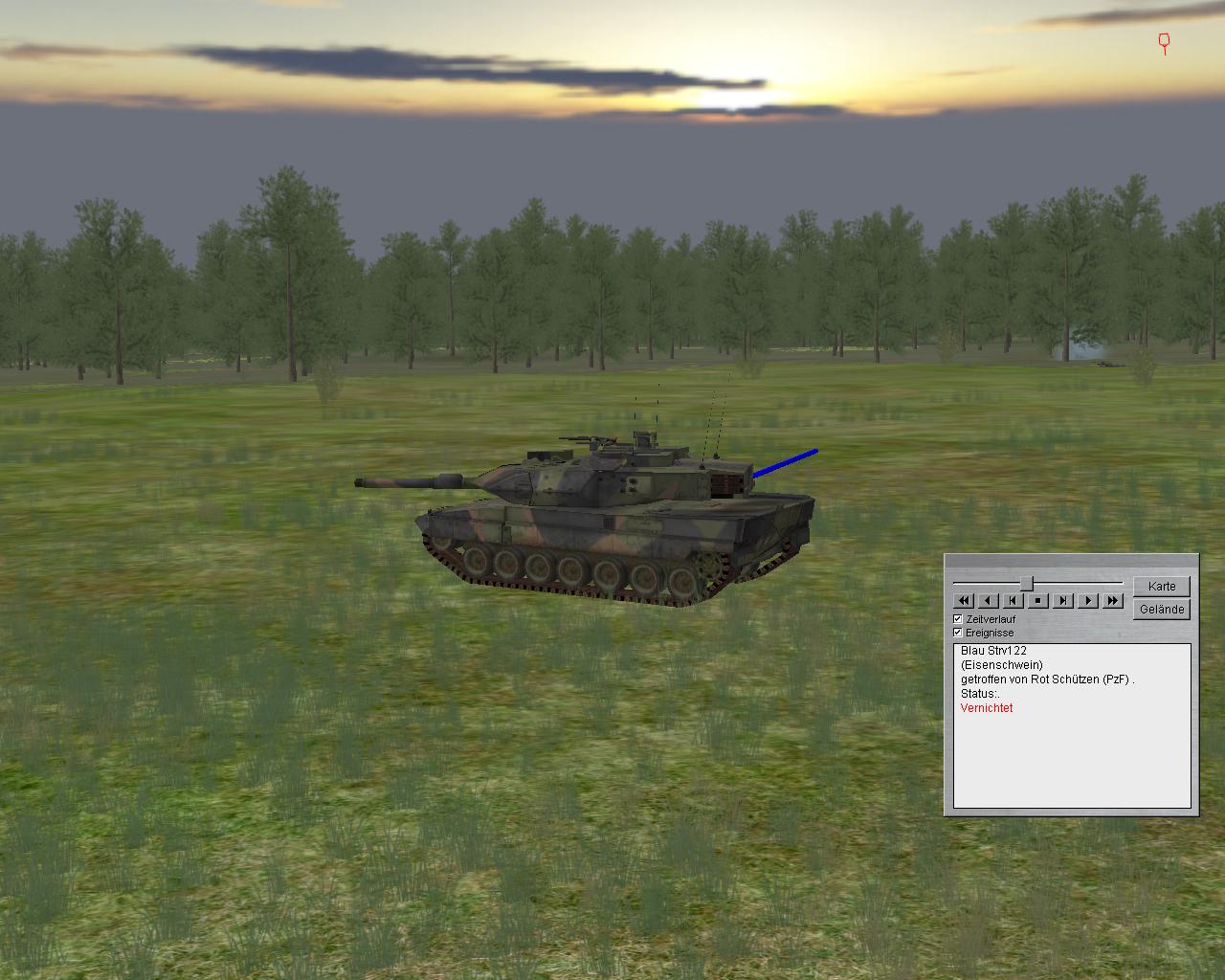Step back to the previous event
This screenshot has width=1225, height=980.
pyautogui.click(x=1013, y=600)
